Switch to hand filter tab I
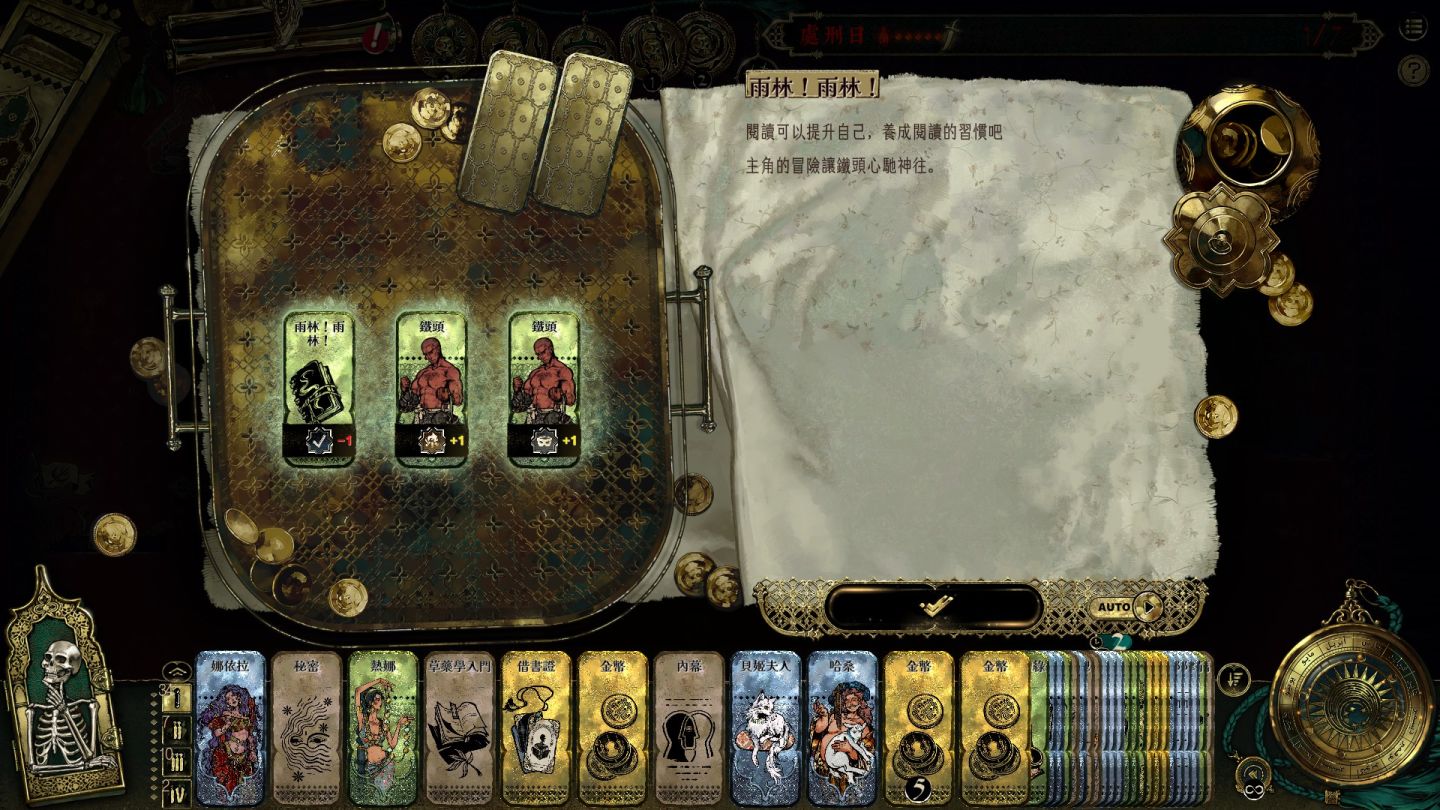The height and width of the screenshot is (810, 1440). click(176, 699)
